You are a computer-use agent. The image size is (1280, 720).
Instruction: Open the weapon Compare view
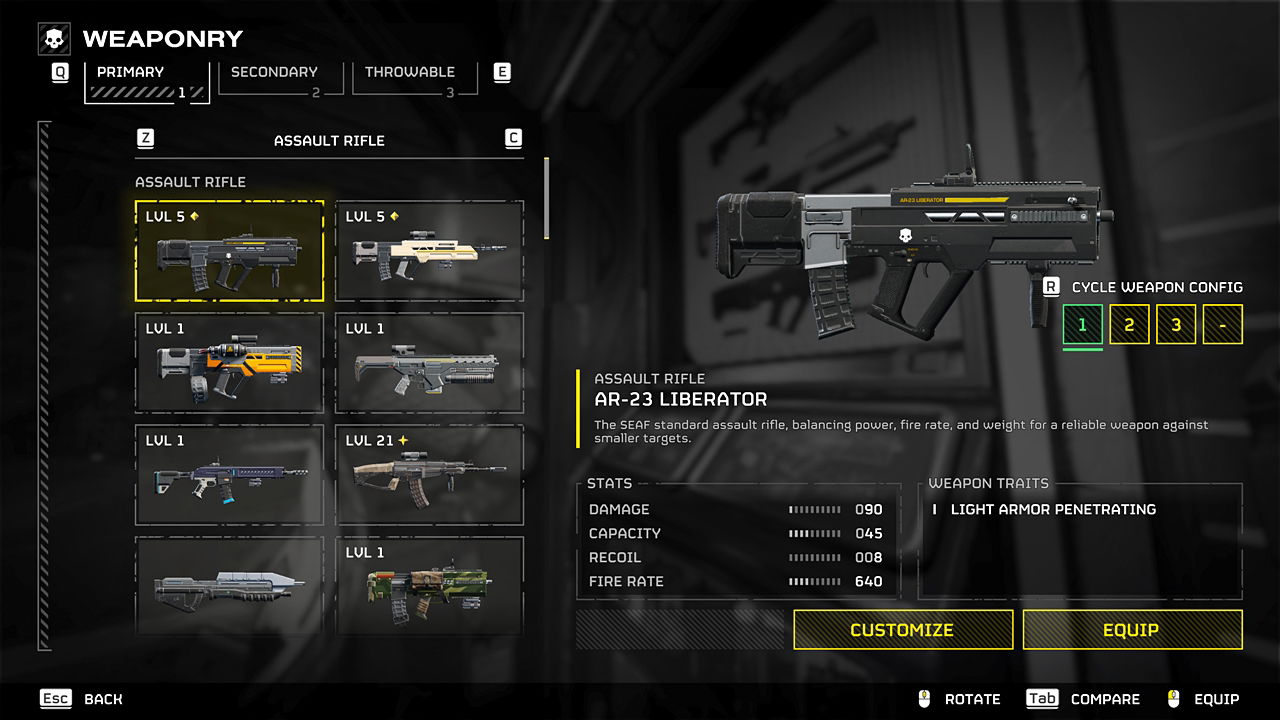point(1084,699)
